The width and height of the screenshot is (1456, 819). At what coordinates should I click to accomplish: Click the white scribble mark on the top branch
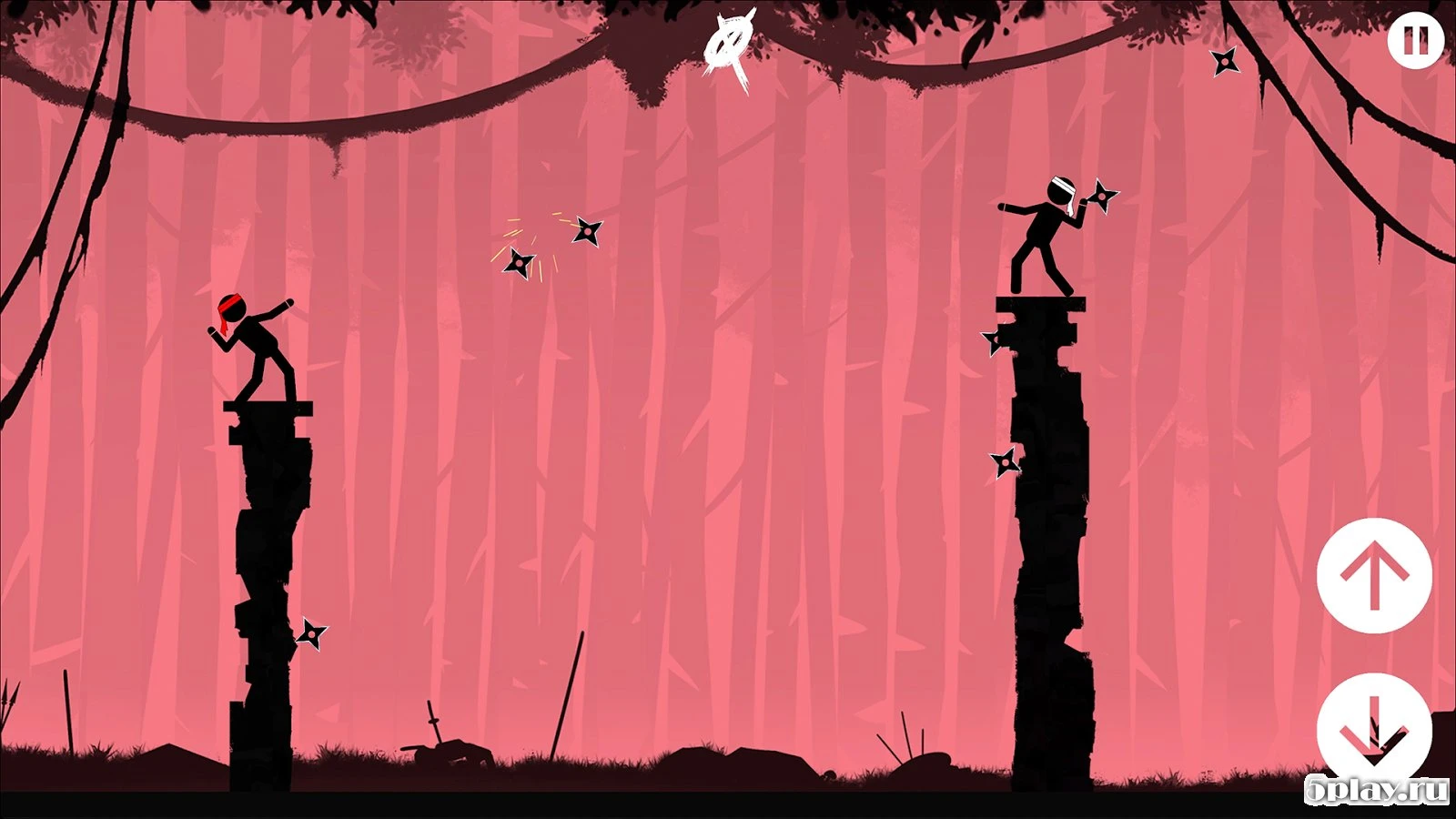click(x=728, y=41)
